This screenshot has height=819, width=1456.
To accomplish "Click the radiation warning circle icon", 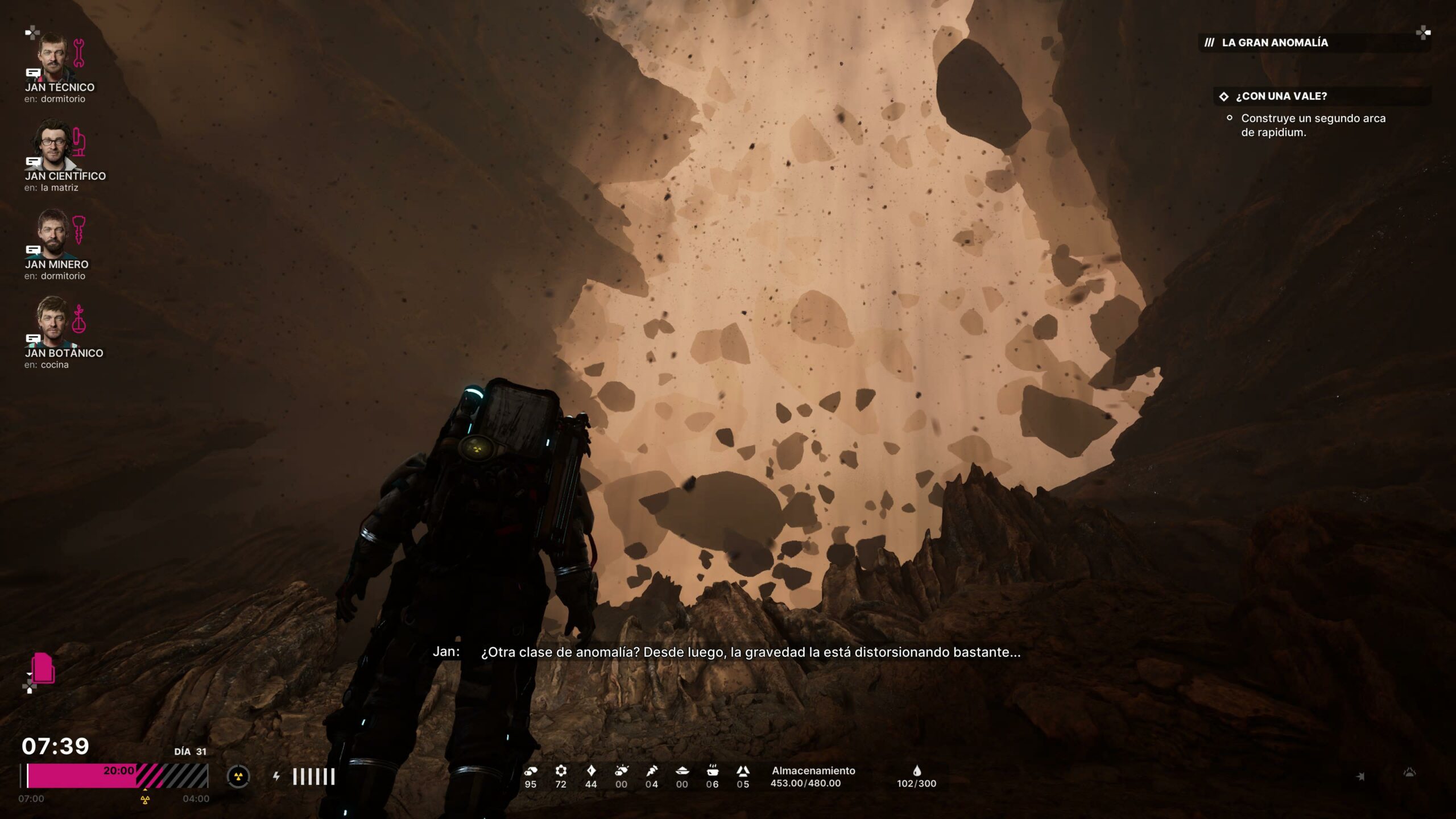I will point(238,776).
